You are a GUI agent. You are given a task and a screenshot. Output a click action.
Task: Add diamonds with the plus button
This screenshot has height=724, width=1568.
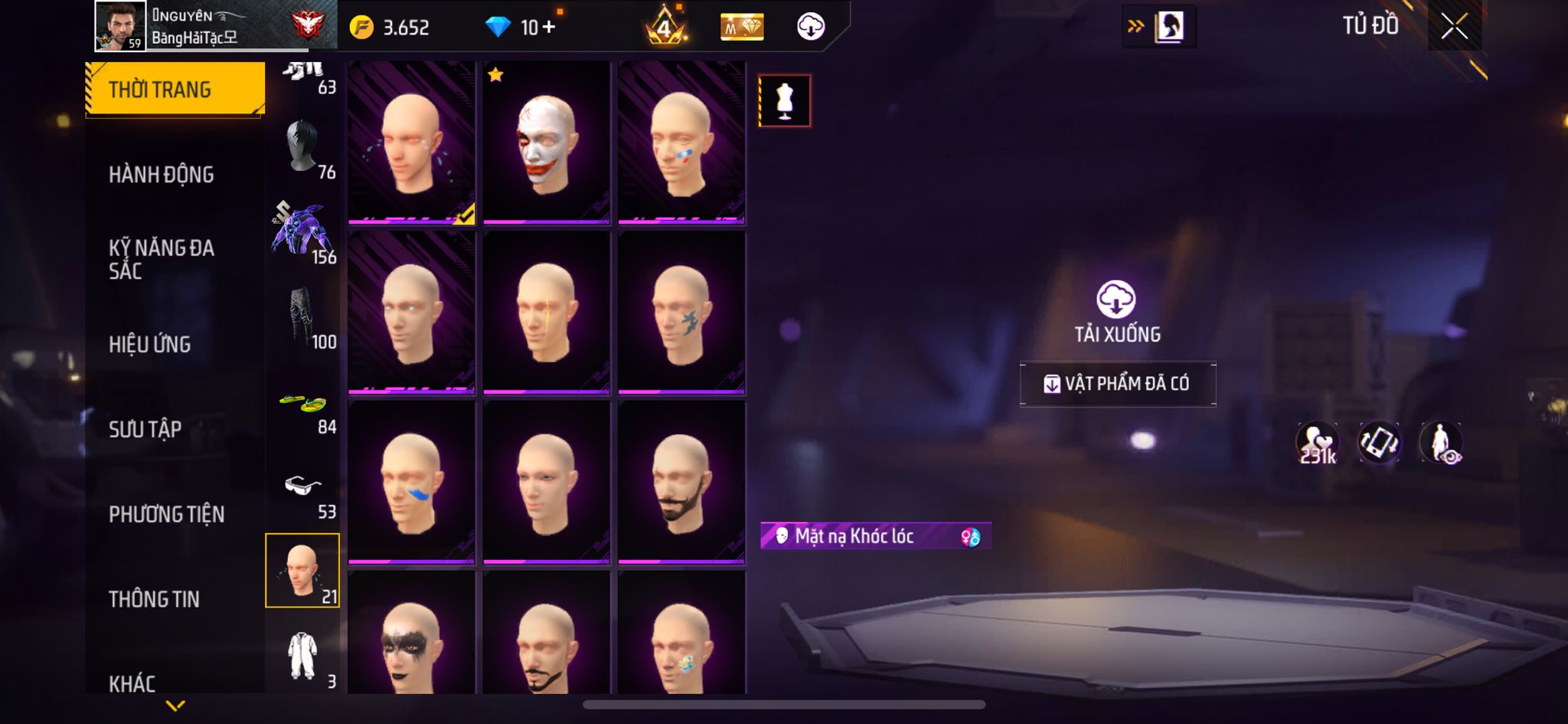point(548,28)
